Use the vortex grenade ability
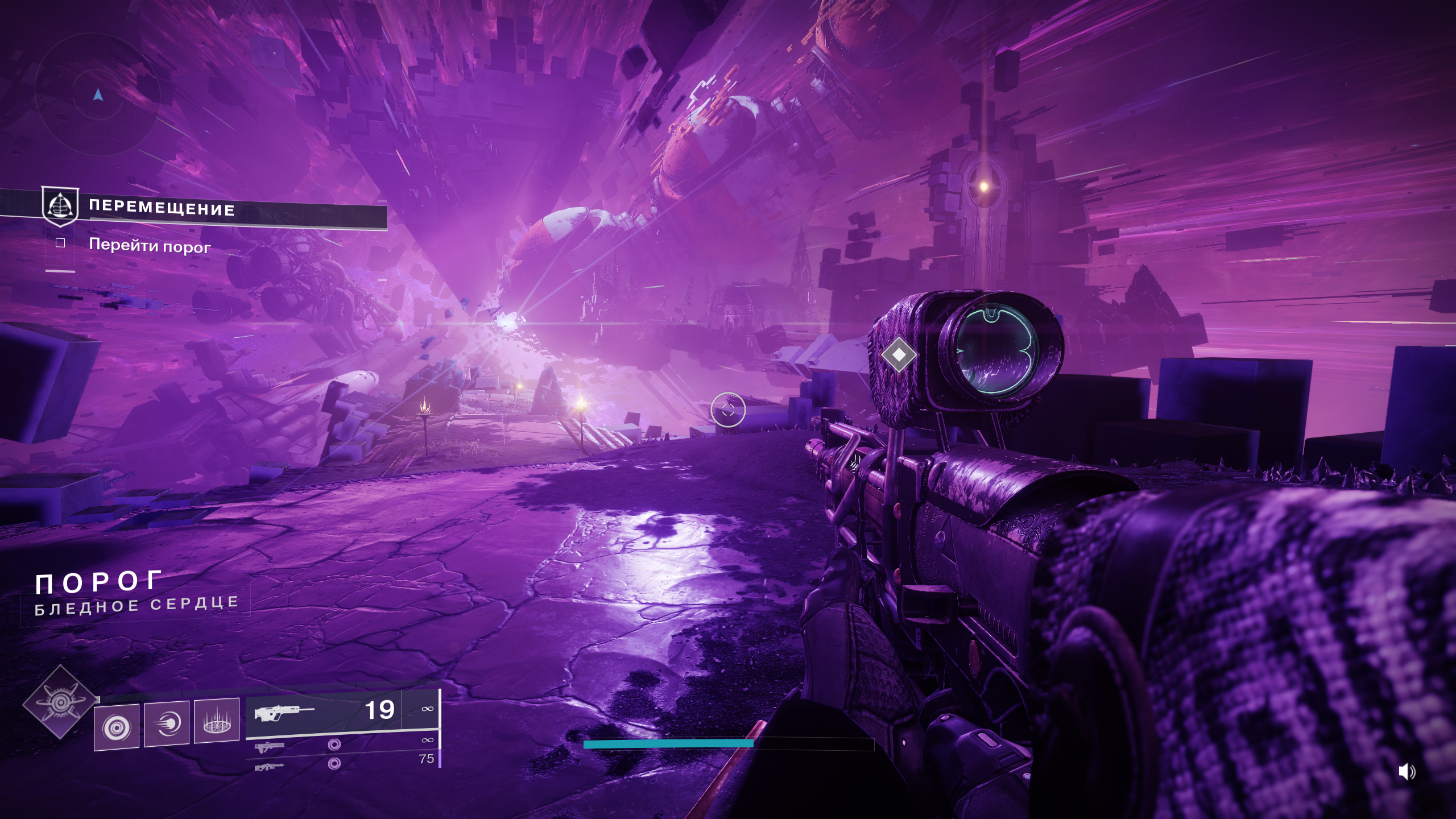The width and height of the screenshot is (1456, 819). (x=117, y=727)
